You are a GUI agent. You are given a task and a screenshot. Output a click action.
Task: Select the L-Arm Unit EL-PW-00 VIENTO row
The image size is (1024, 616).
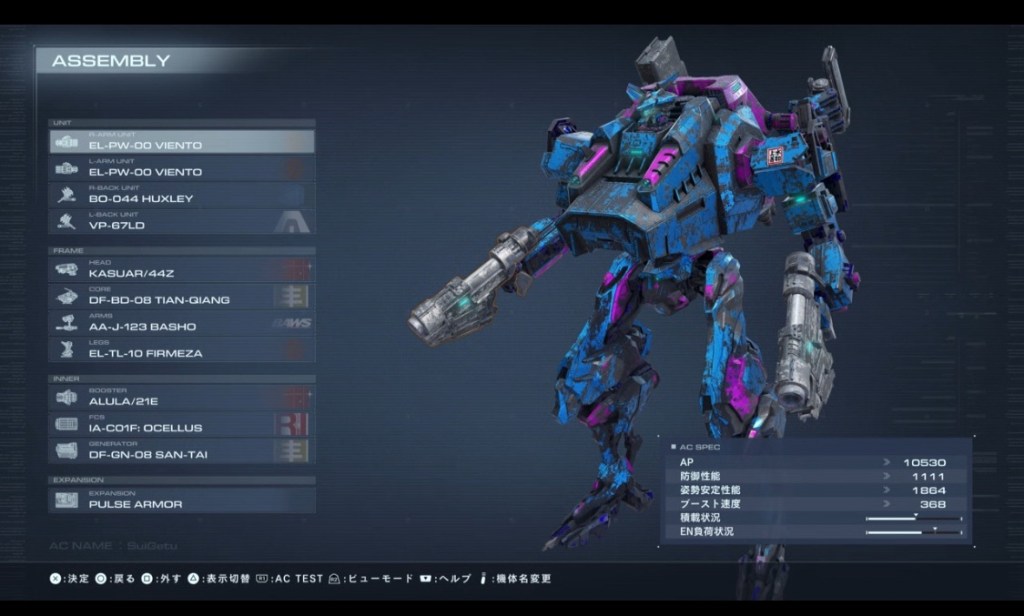click(181, 169)
